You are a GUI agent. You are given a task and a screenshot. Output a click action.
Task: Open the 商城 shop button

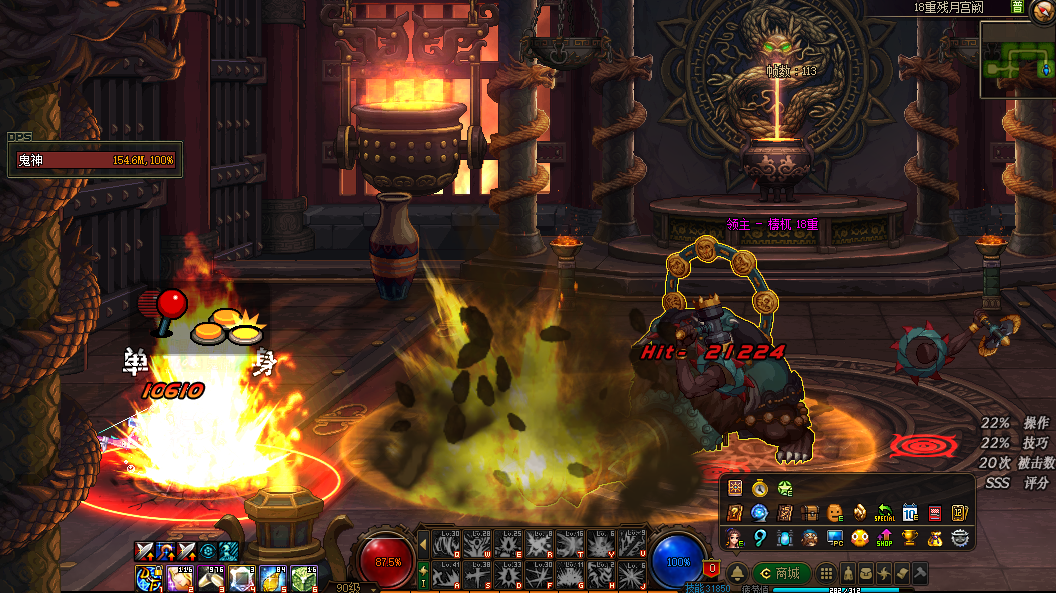[781, 573]
